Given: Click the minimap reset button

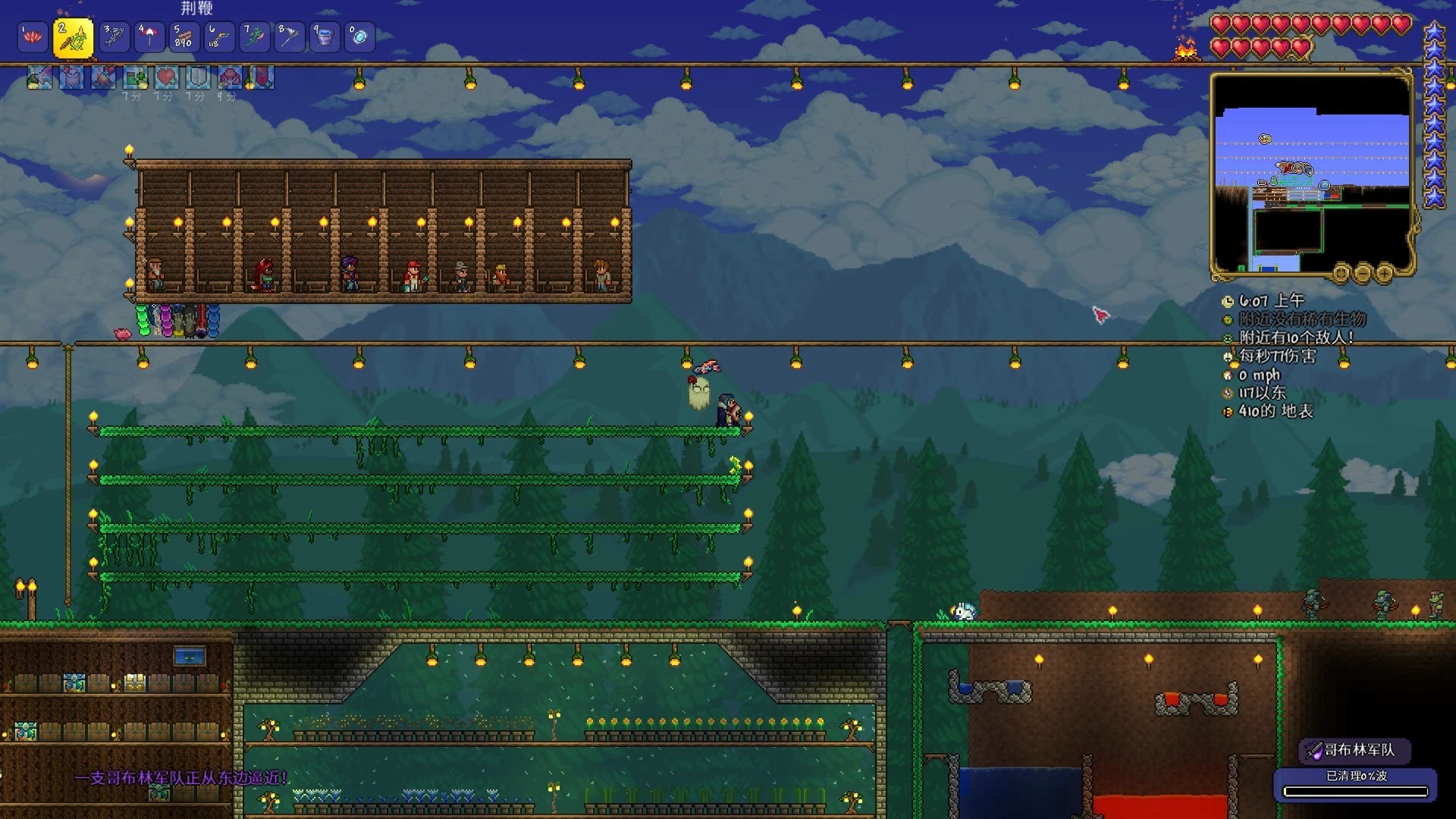Looking at the screenshot, I should (x=1341, y=271).
